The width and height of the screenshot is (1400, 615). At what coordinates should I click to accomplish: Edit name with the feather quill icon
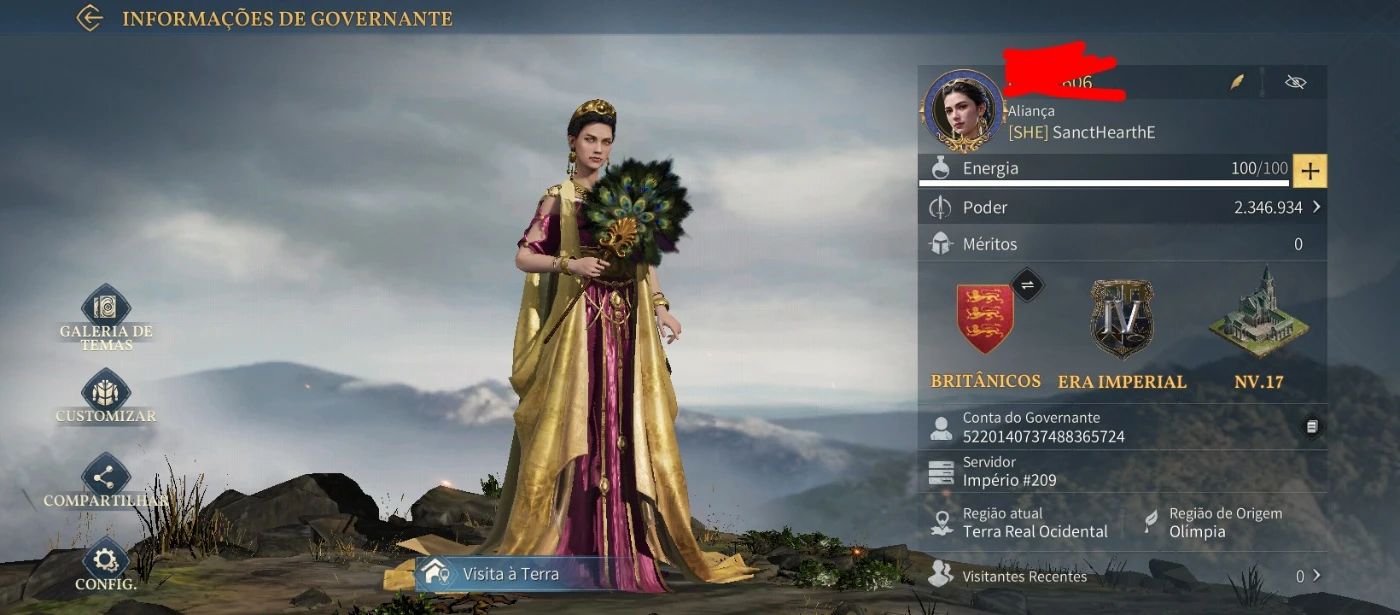[1238, 82]
